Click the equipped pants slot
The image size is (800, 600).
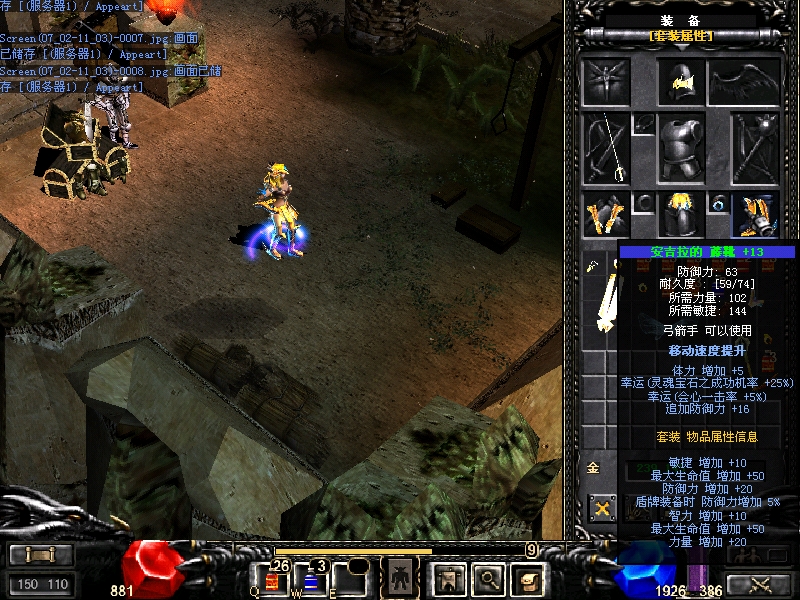tap(681, 214)
